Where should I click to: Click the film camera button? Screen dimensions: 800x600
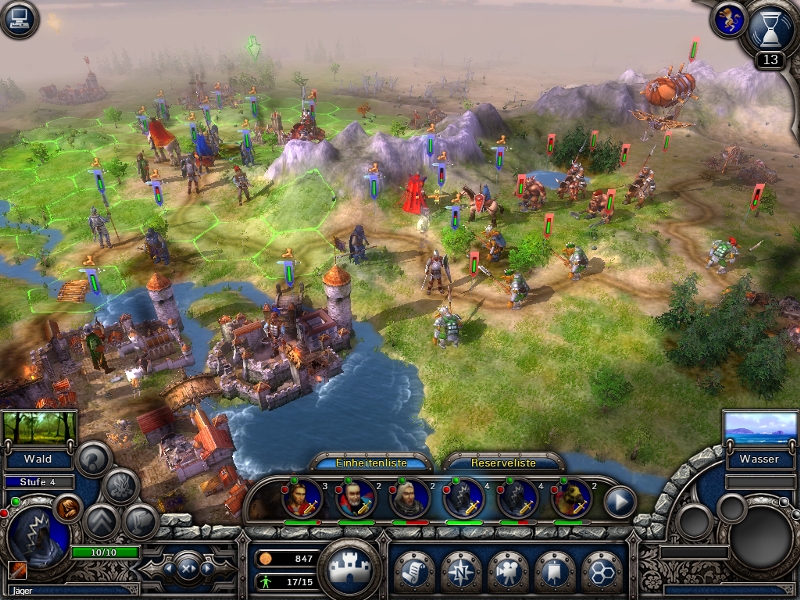509,571
